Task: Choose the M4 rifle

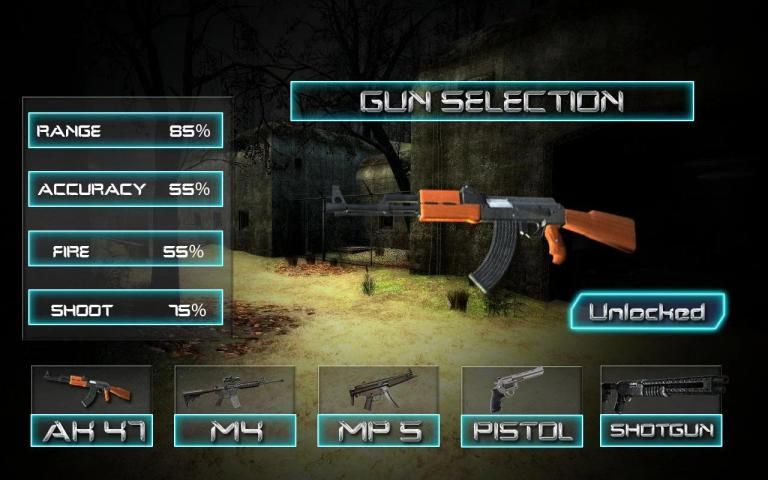Action: [x=235, y=430]
